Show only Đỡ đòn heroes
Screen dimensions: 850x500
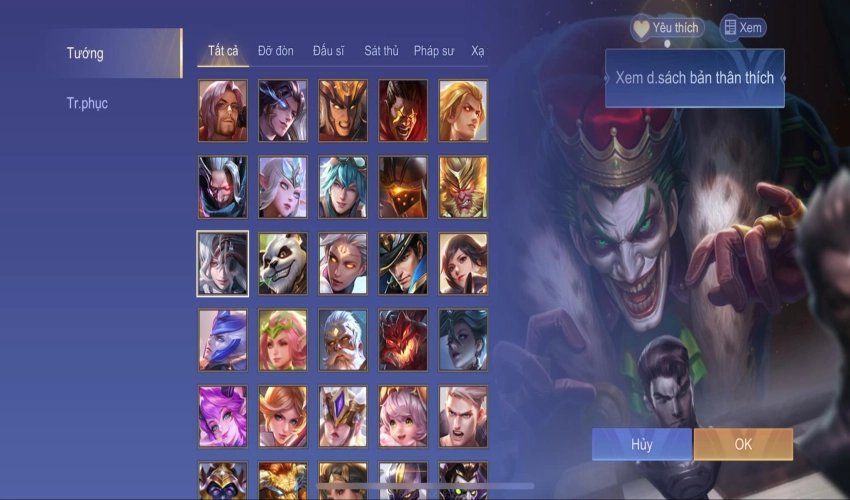coord(276,51)
